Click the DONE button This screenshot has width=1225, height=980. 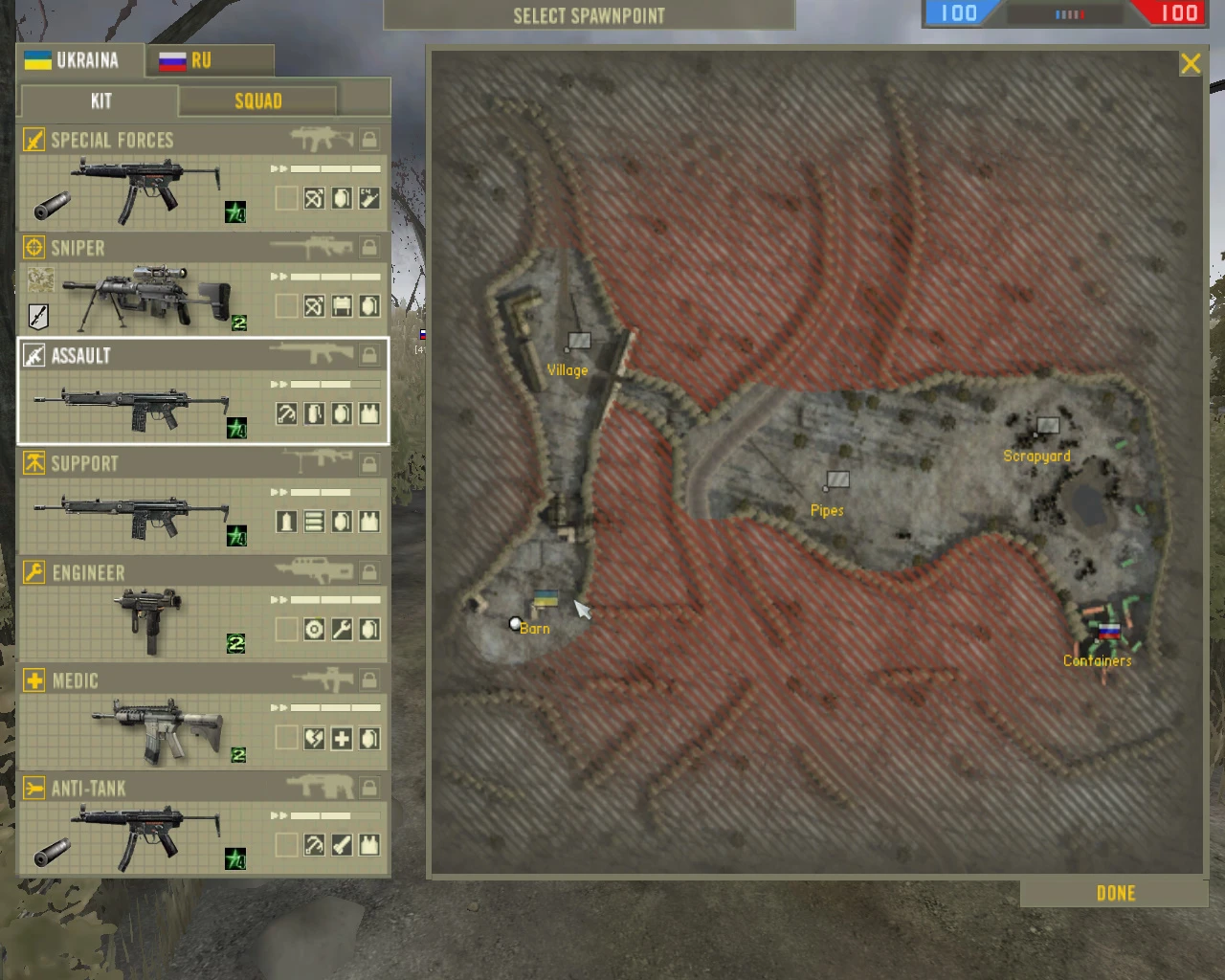pyautogui.click(x=1114, y=893)
